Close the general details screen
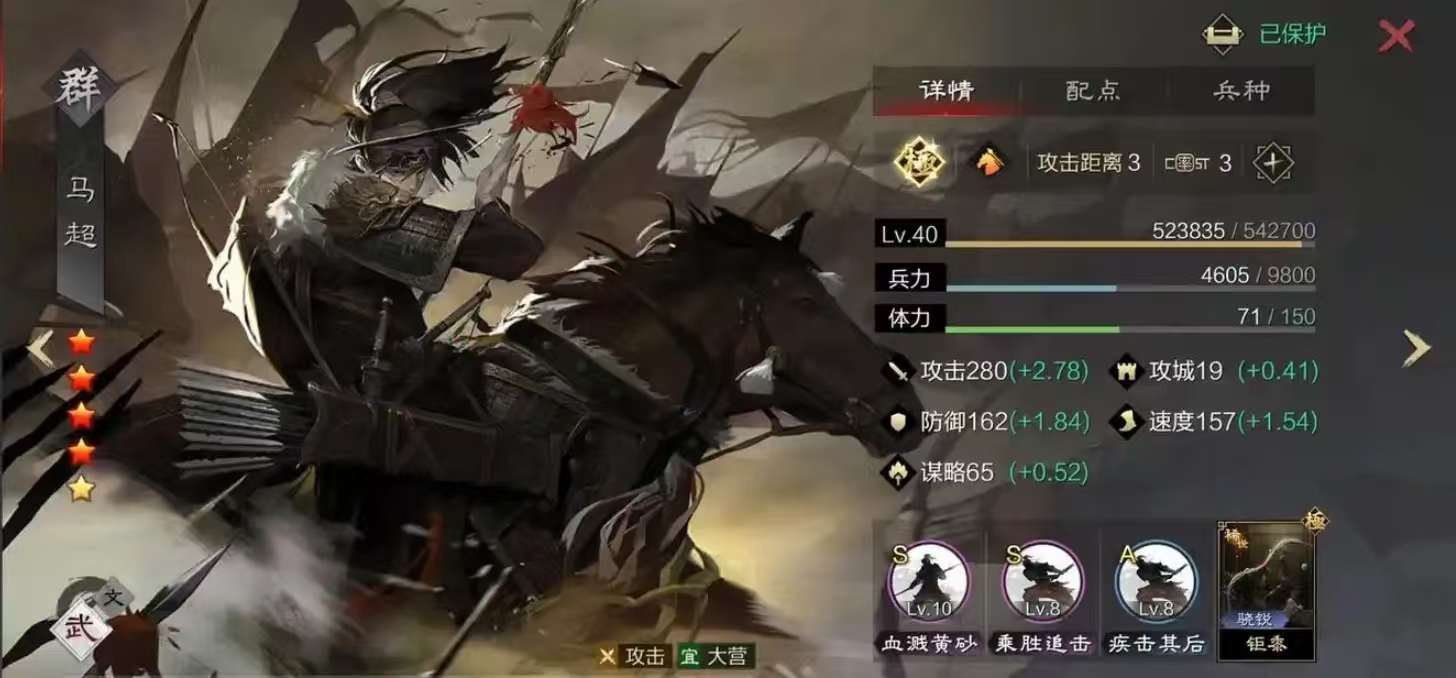This screenshot has width=1456, height=678. coord(1396,36)
